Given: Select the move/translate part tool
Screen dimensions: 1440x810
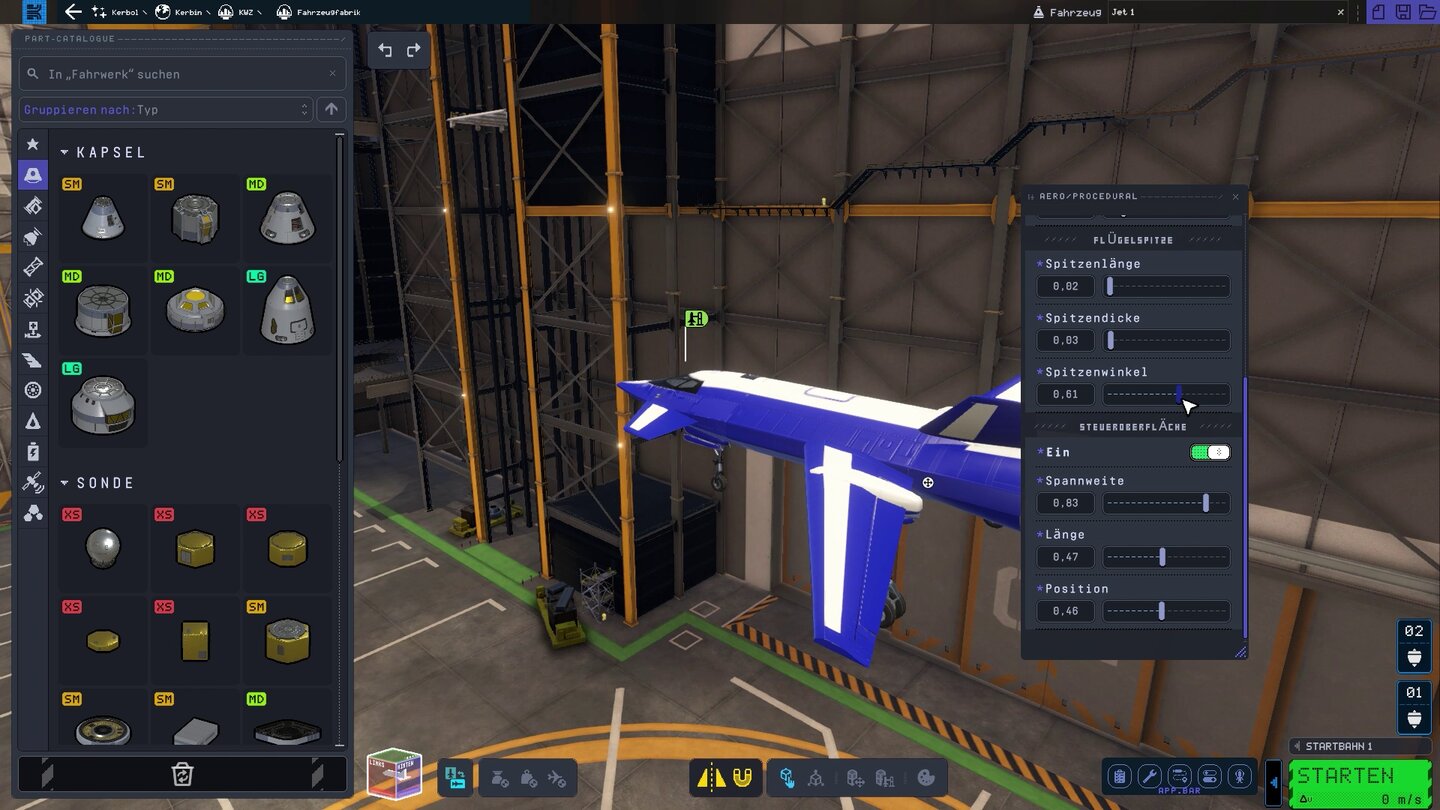Looking at the screenshot, I should click(857, 777).
